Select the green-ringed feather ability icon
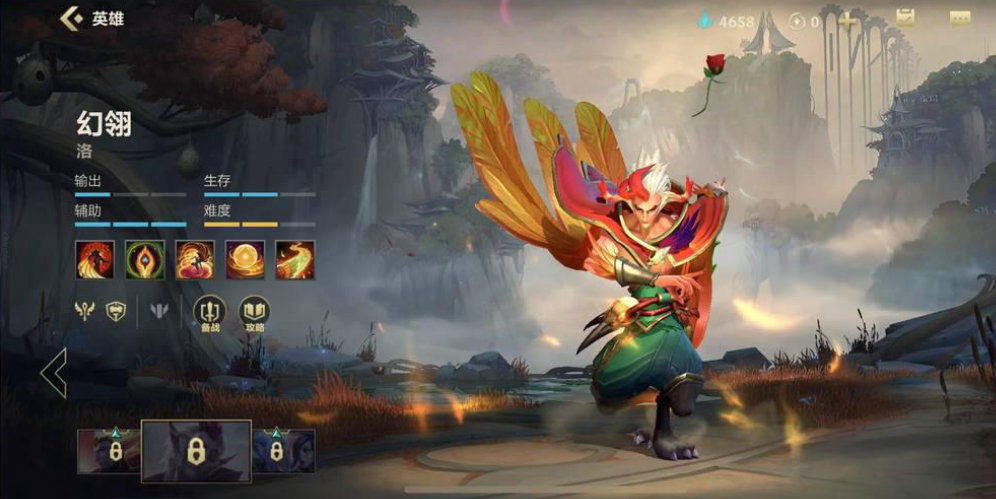The height and width of the screenshot is (499, 996). click(145, 260)
